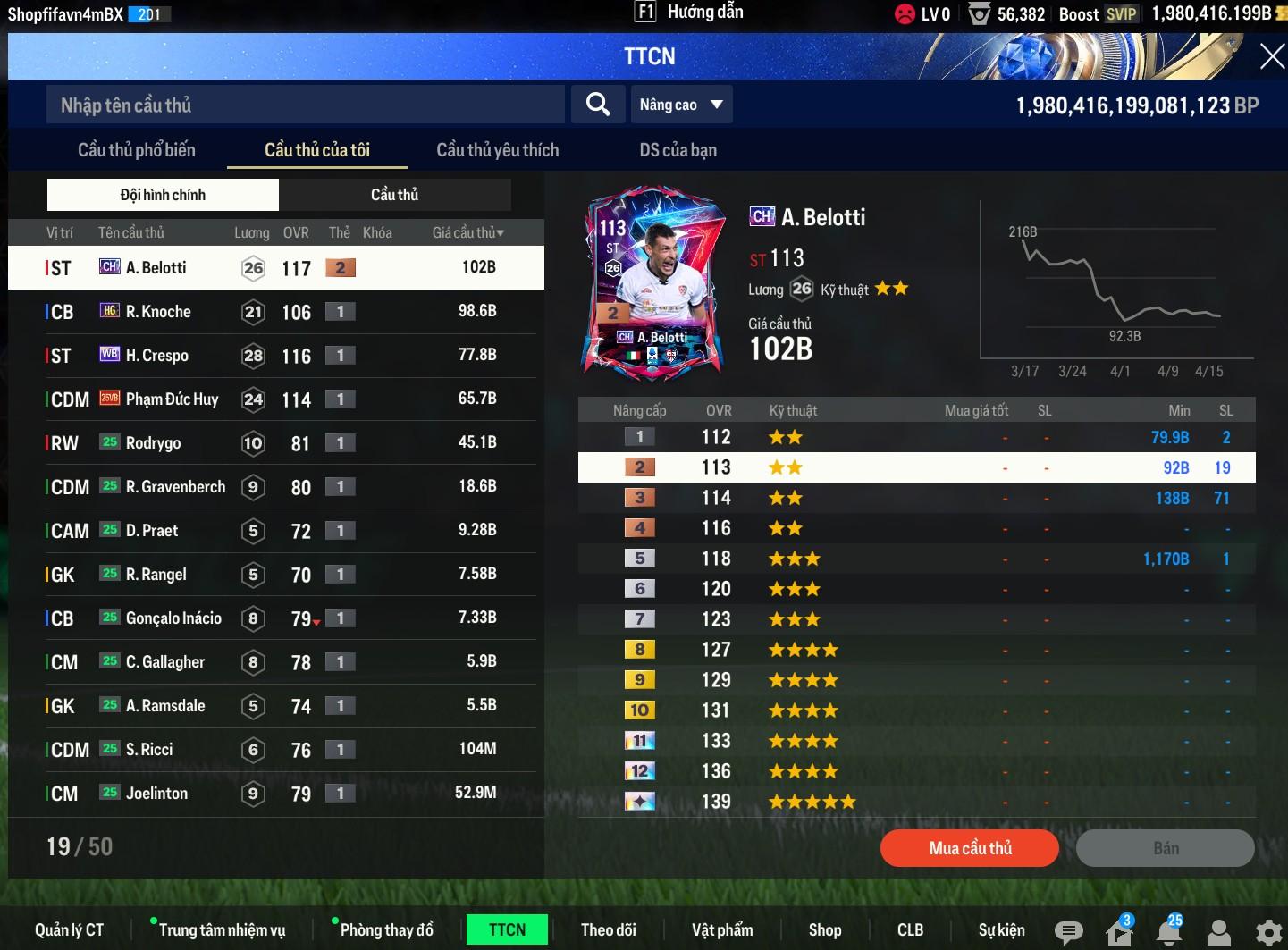The width and height of the screenshot is (1288, 950).
Task: Open the chat speech bubble icon
Action: (x=1068, y=933)
